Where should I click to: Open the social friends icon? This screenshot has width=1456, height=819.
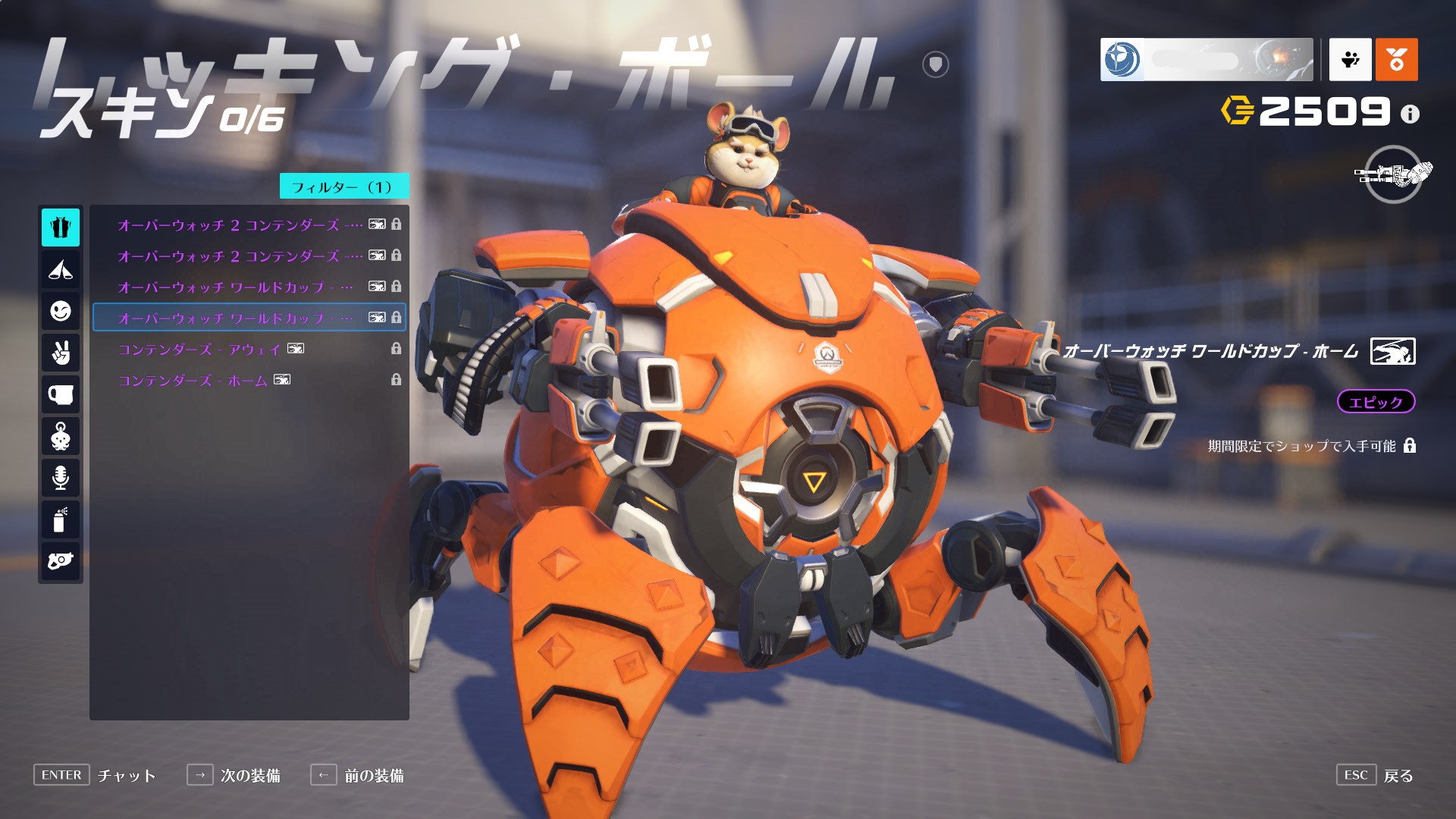1350,59
